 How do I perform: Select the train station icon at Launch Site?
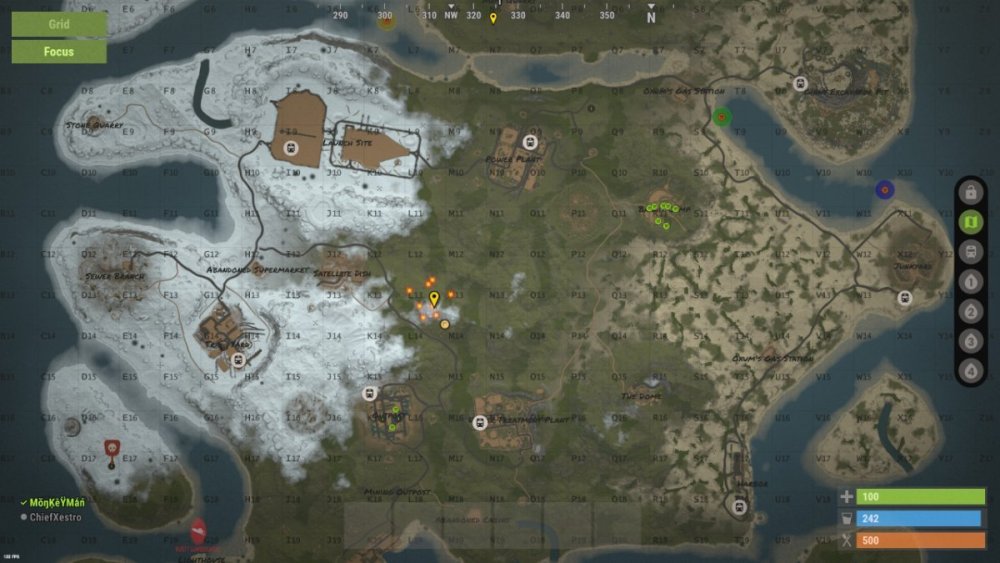click(291, 147)
